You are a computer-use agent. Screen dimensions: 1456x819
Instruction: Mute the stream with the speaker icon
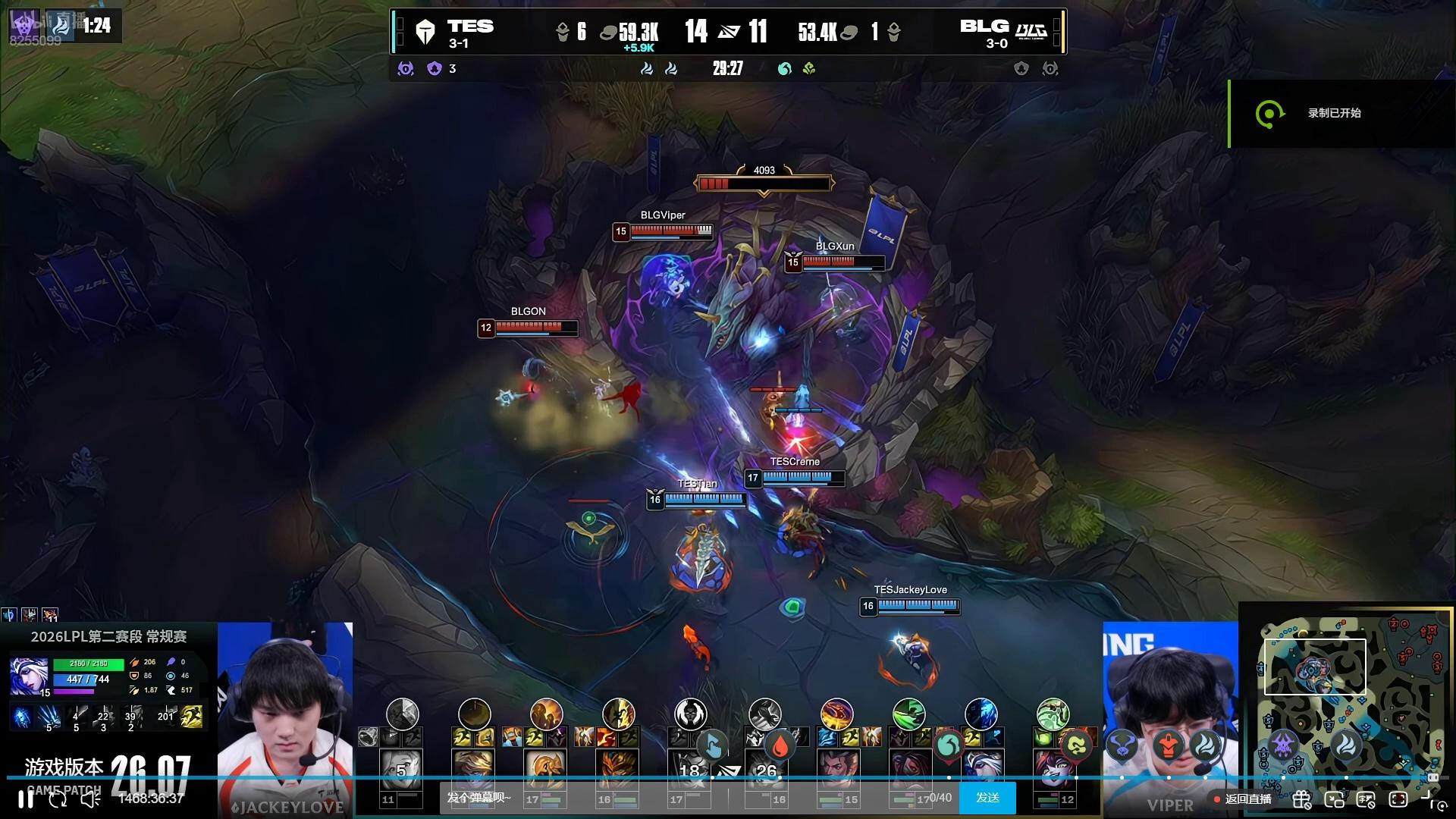point(90,799)
